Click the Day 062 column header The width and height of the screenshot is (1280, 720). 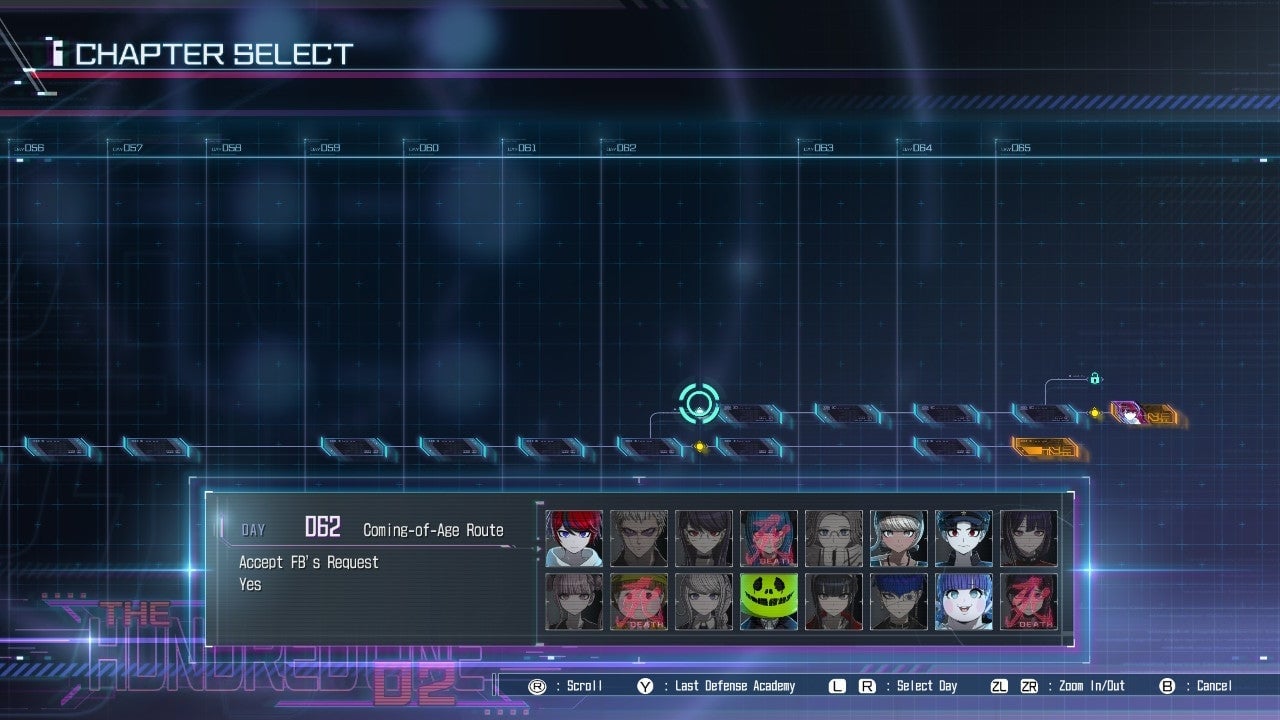click(620, 146)
